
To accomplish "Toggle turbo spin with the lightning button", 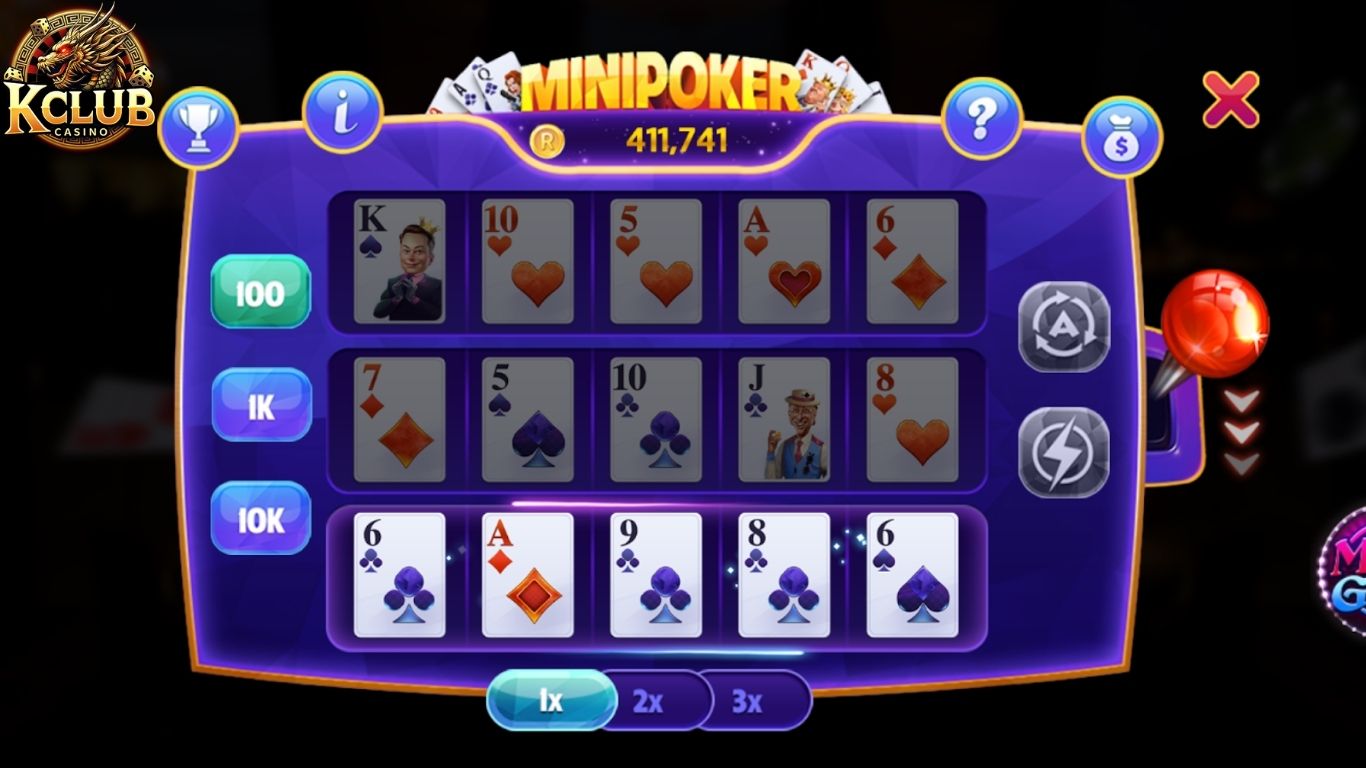I will [1063, 451].
